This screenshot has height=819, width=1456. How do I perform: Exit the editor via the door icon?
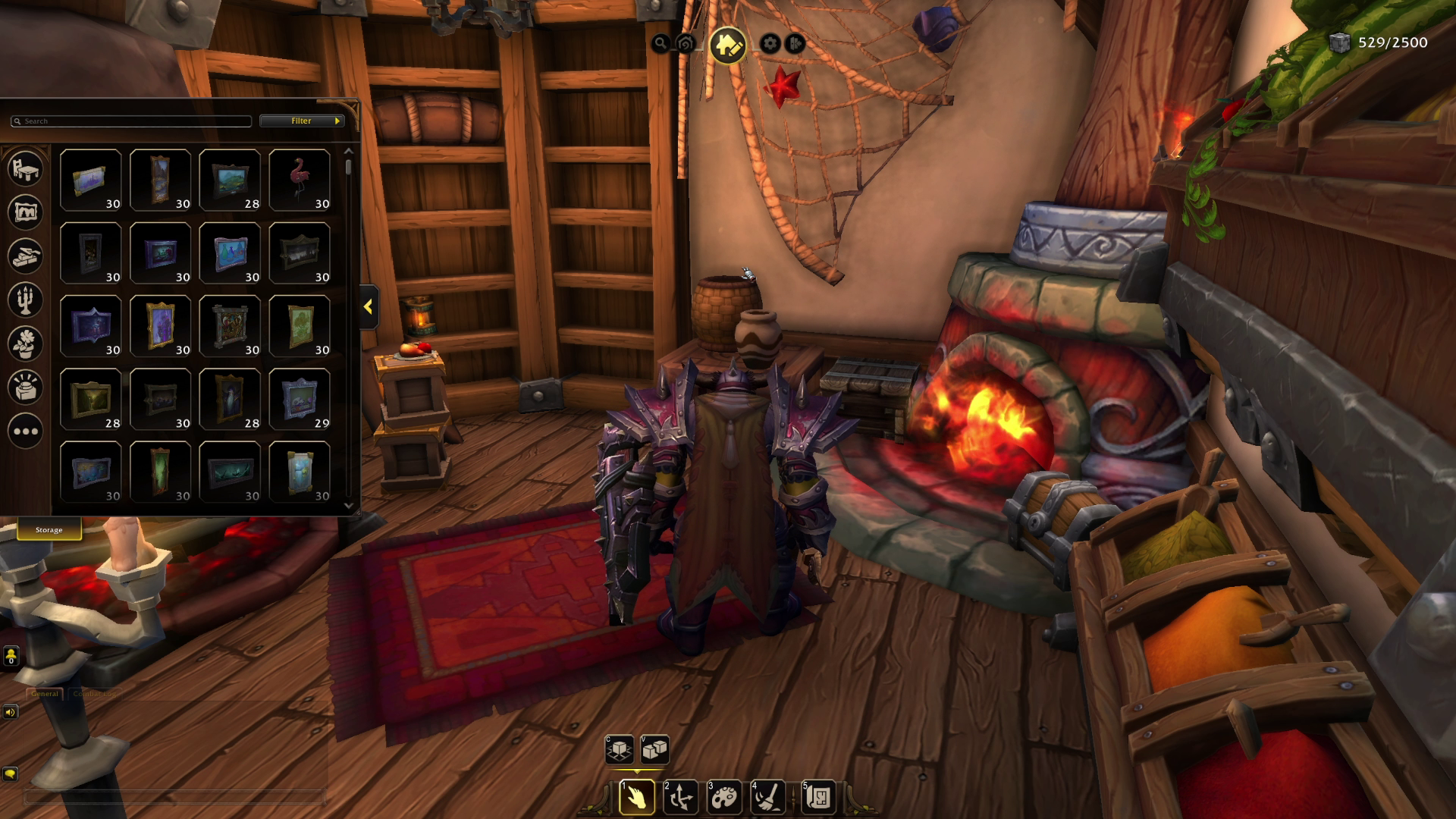[795, 43]
